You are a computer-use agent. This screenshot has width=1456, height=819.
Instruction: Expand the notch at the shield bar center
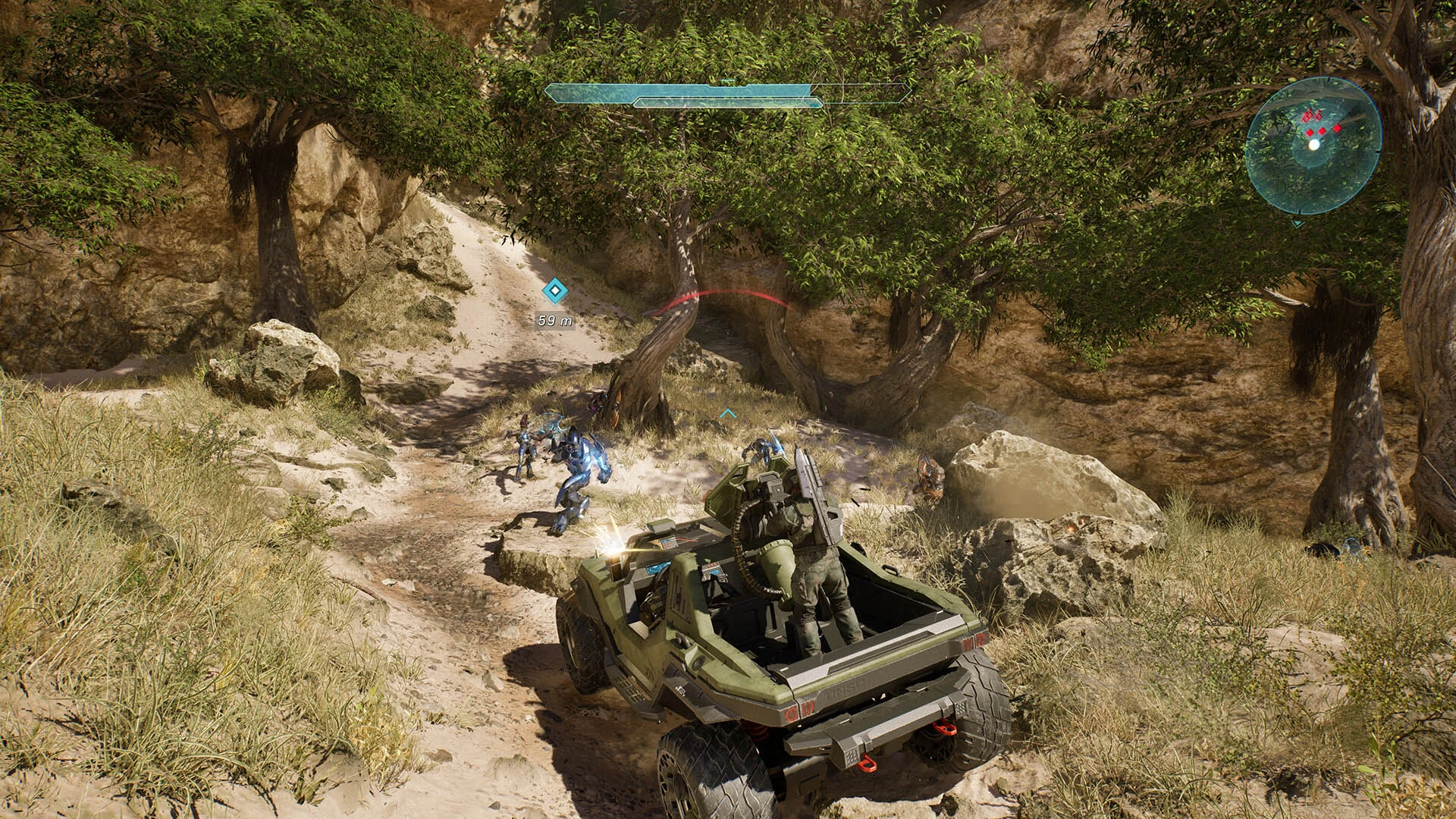pyautogui.click(x=728, y=87)
